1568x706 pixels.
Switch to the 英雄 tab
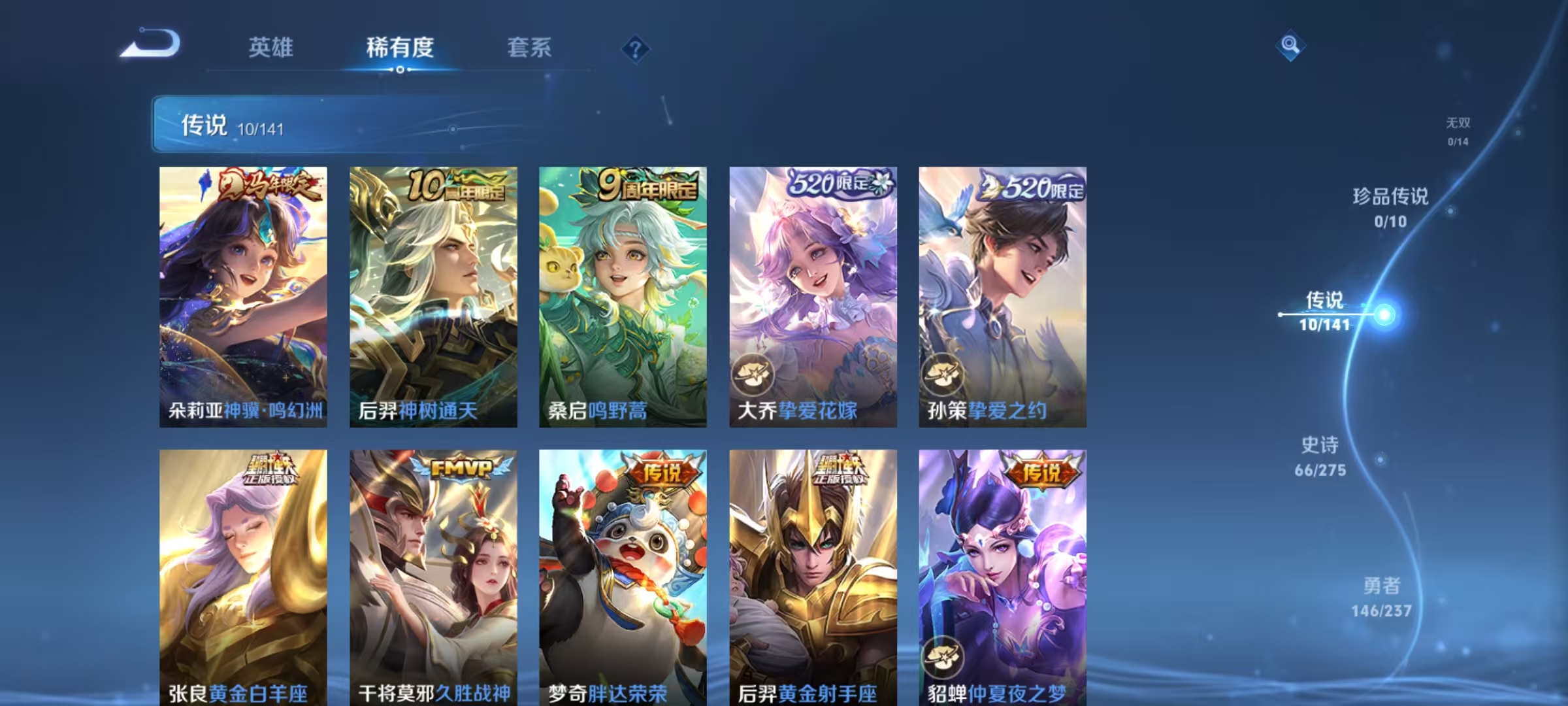pyautogui.click(x=272, y=47)
